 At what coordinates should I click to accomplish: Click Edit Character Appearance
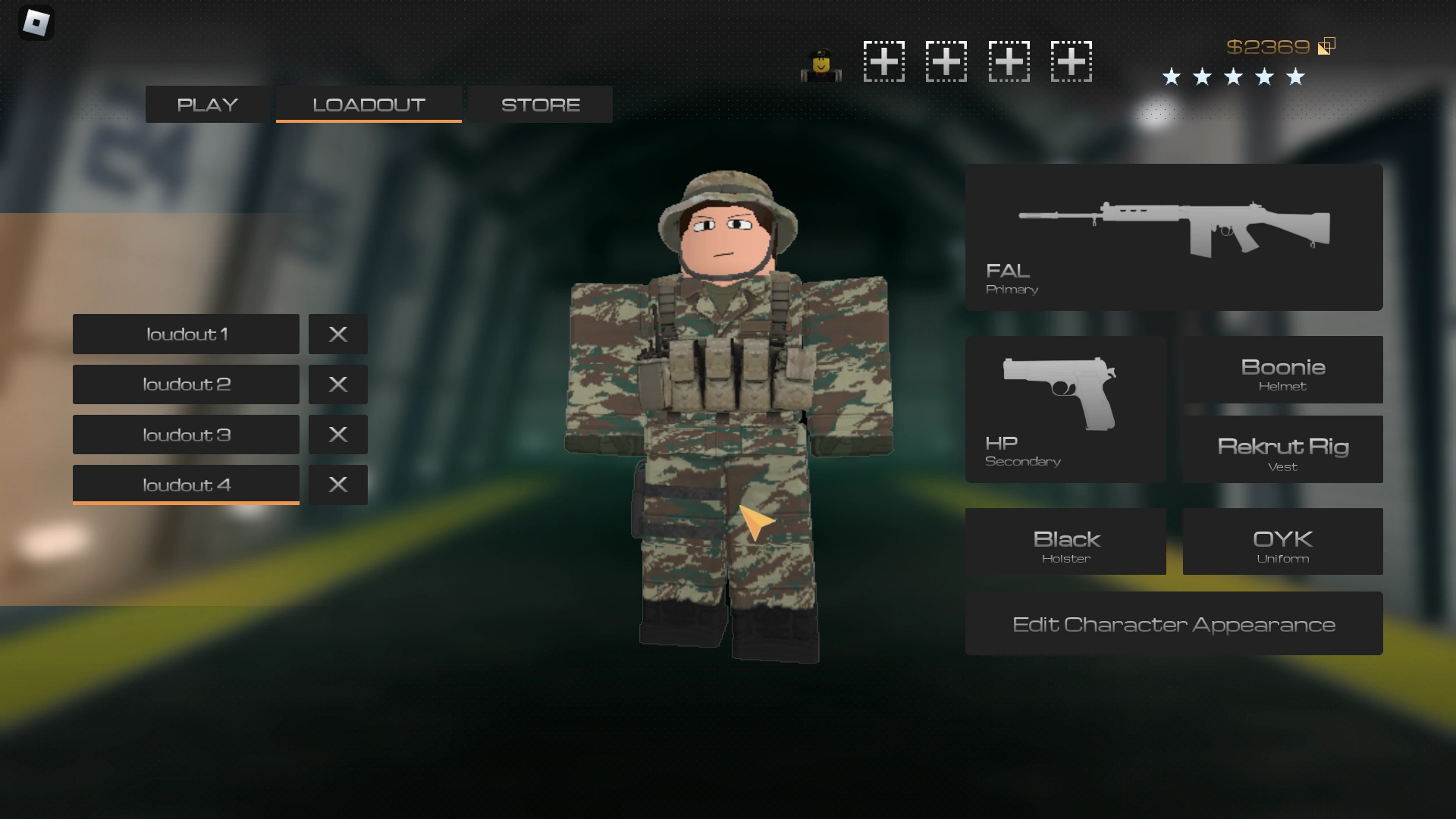click(x=1173, y=623)
